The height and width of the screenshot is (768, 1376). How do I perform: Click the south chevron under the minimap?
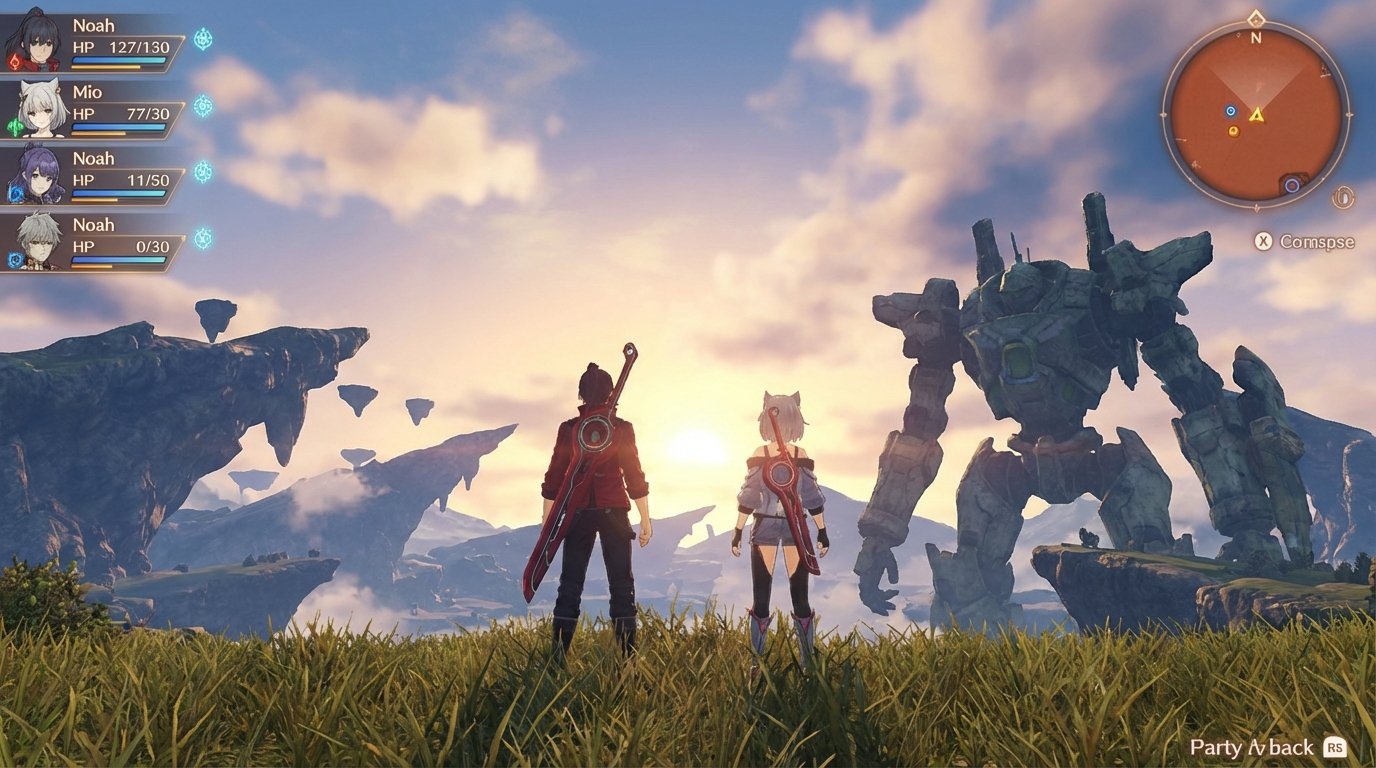pyautogui.click(x=1257, y=205)
